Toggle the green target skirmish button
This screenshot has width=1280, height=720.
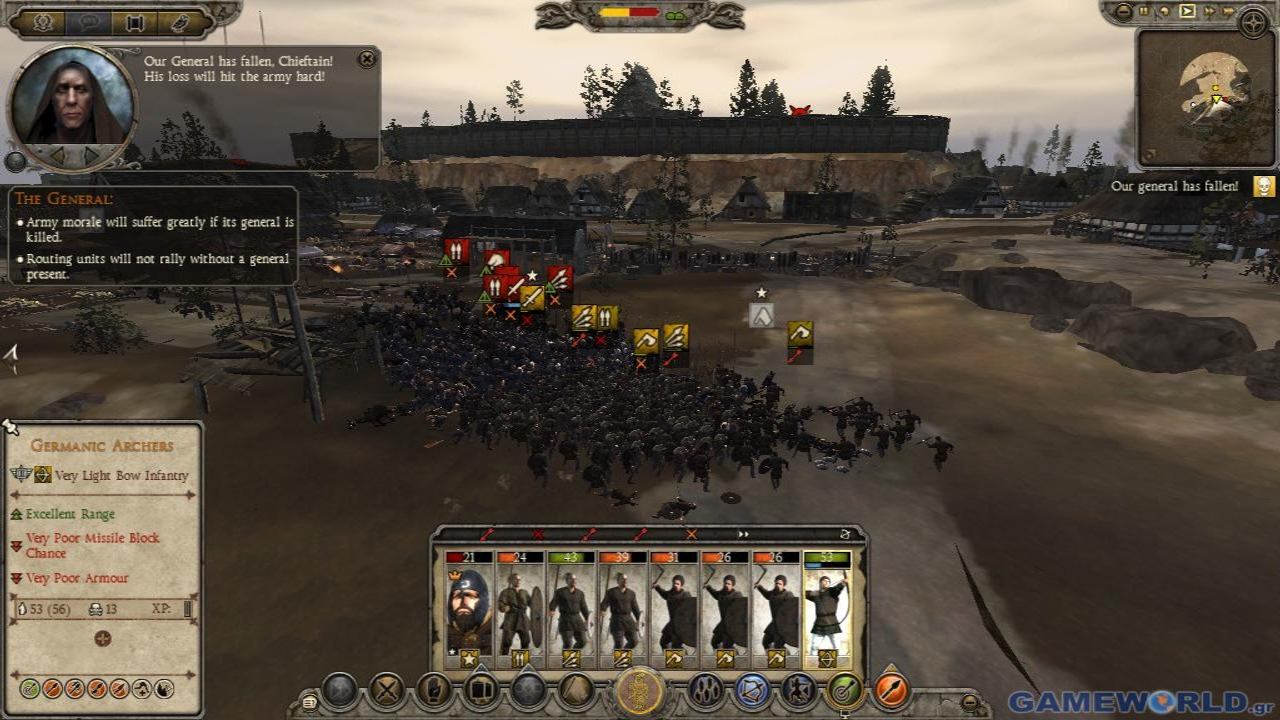click(x=845, y=690)
